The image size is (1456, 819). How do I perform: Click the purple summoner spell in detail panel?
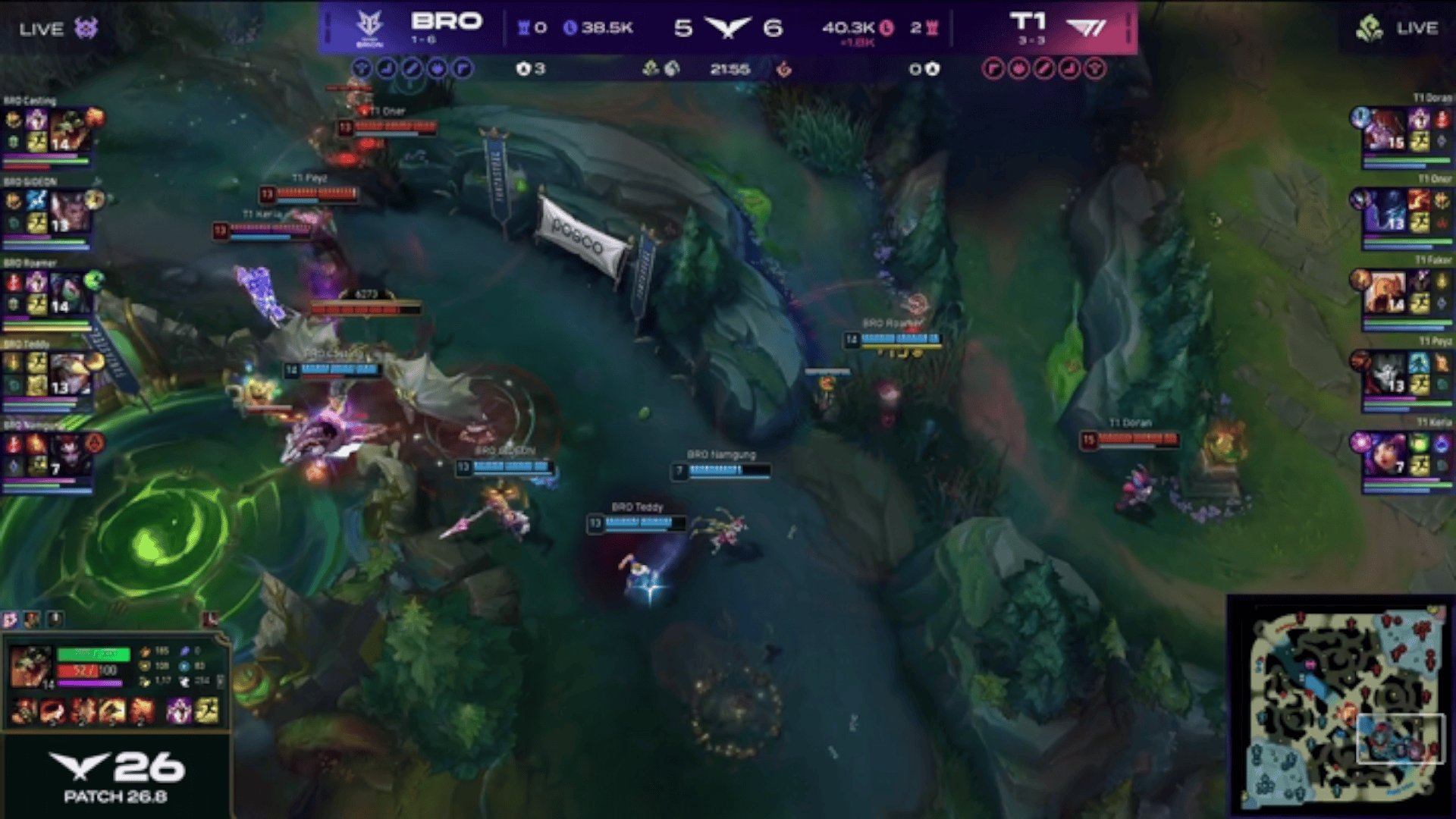[179, 711]
